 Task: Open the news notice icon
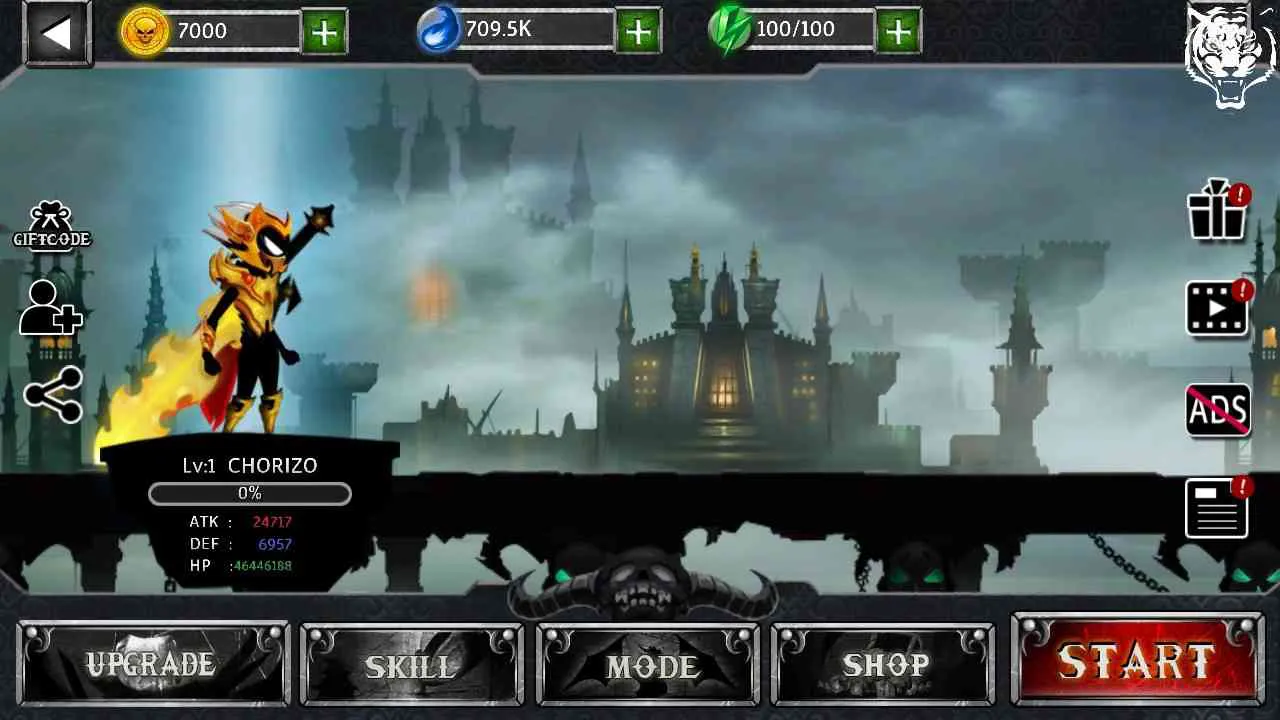pos(1216,506)
